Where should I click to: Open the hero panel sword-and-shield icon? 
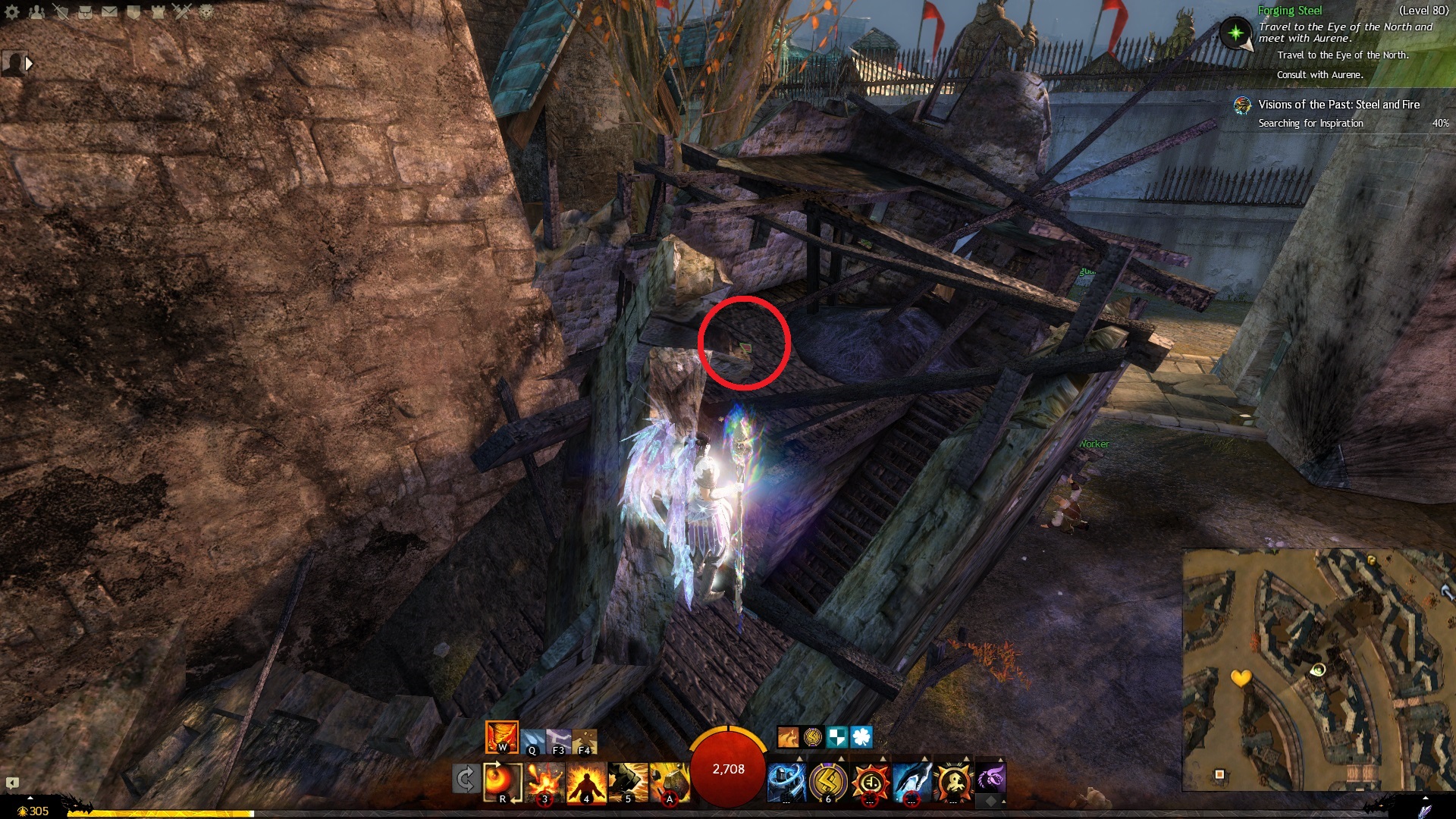click(x=61, y=12)
